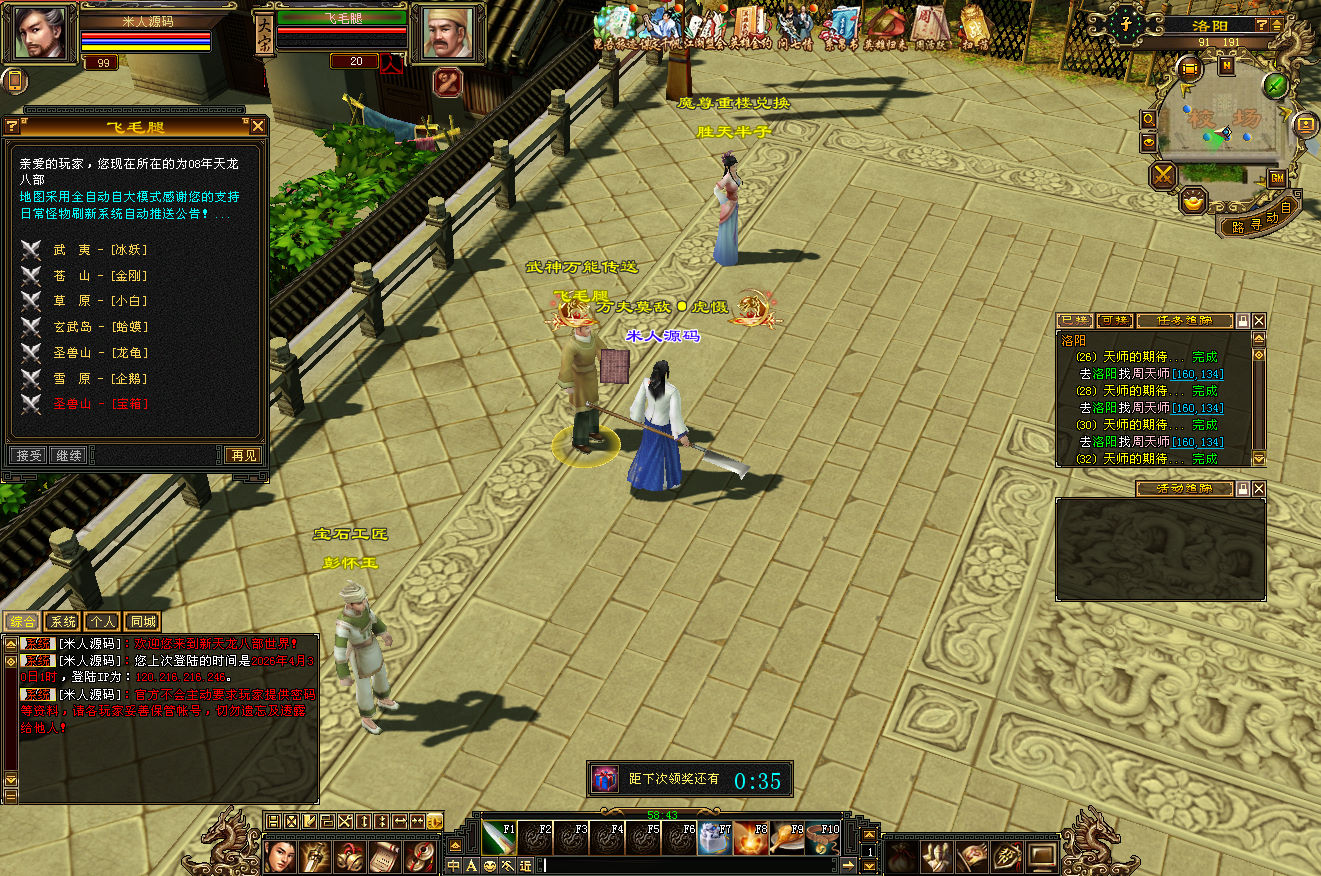This screenshot has width=1321, height=876.
Task: Open the reward countdown gift box
Action: pos(604,779)
